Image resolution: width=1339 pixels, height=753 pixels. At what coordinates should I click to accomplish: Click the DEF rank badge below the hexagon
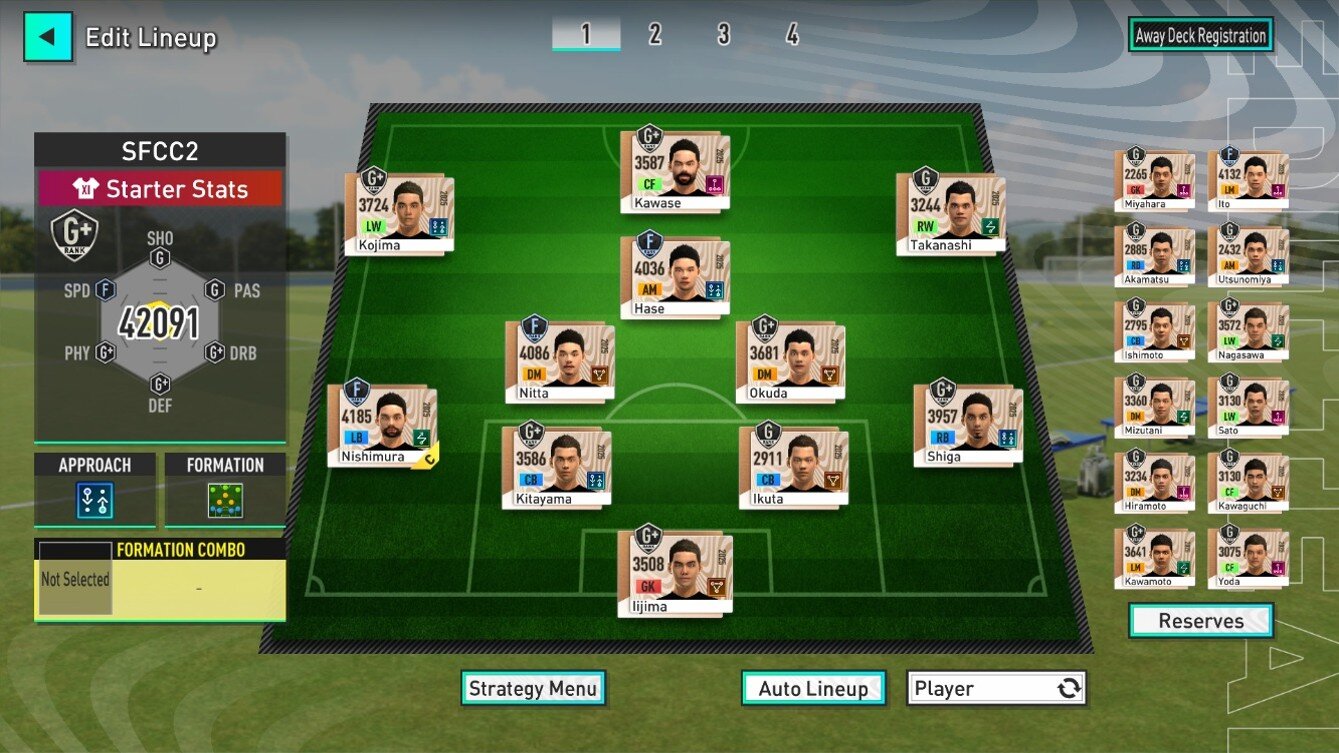click(161, 383)
